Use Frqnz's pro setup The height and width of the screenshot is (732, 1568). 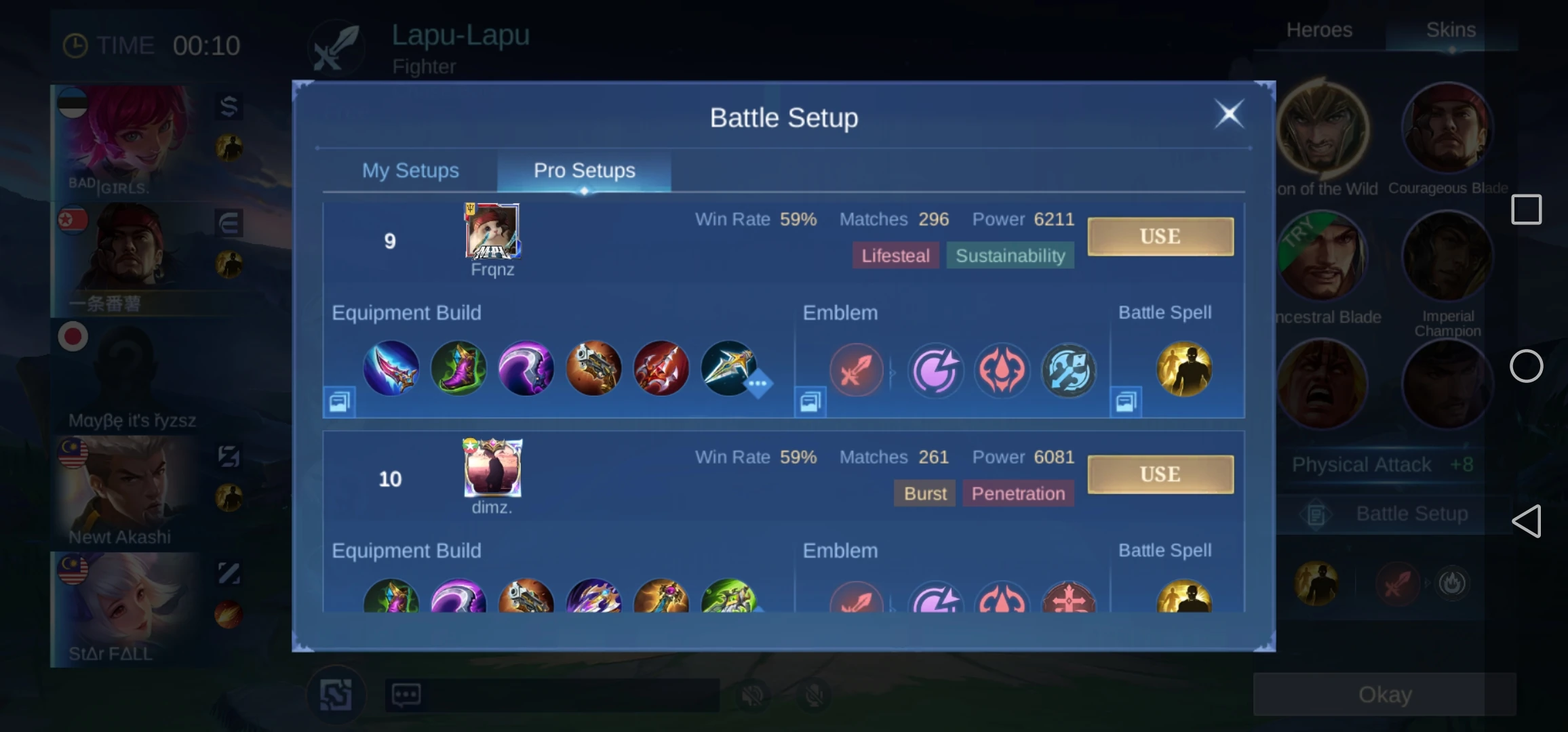pos(1160,236)
